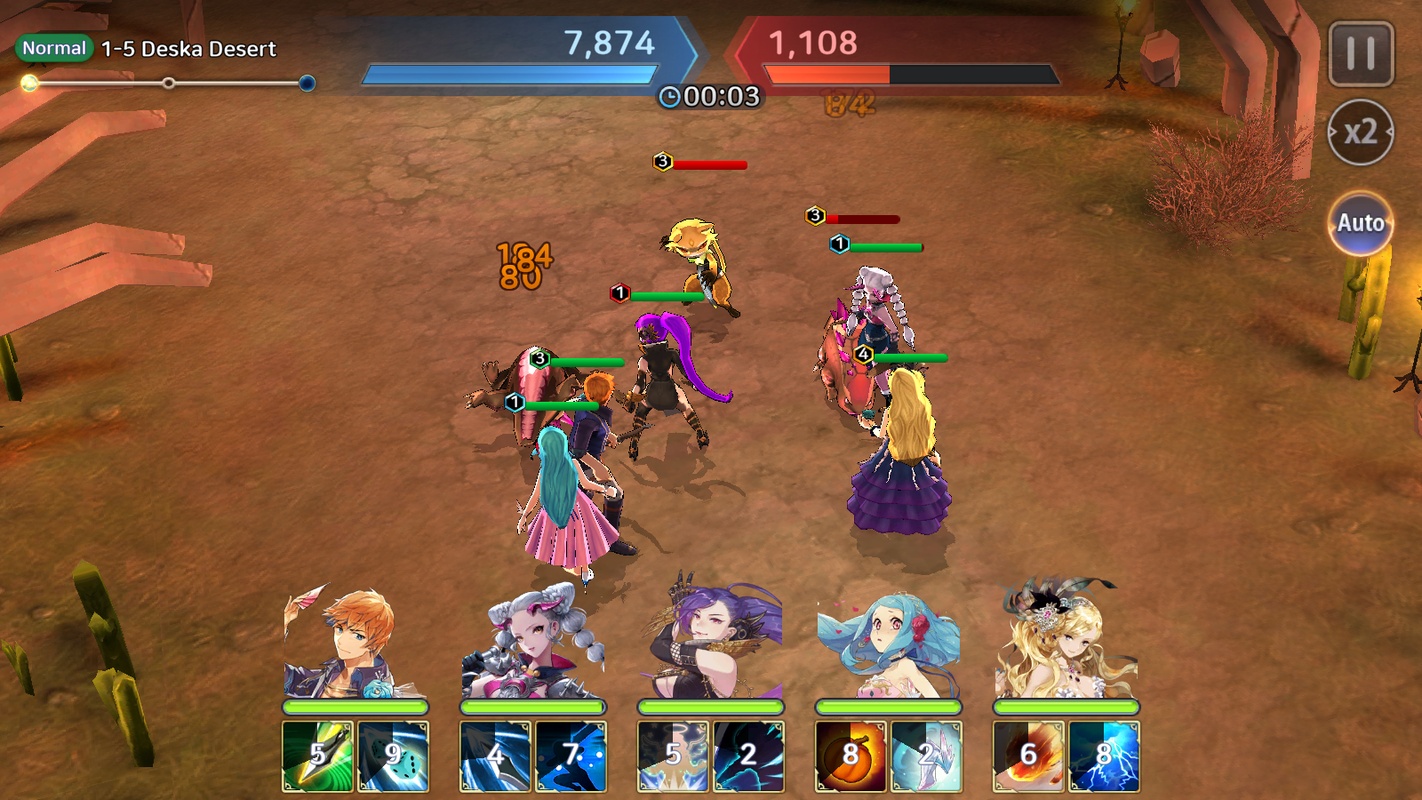Toggle the x2 battle speed
The image size is (1422, 800).
point(1360,132)
